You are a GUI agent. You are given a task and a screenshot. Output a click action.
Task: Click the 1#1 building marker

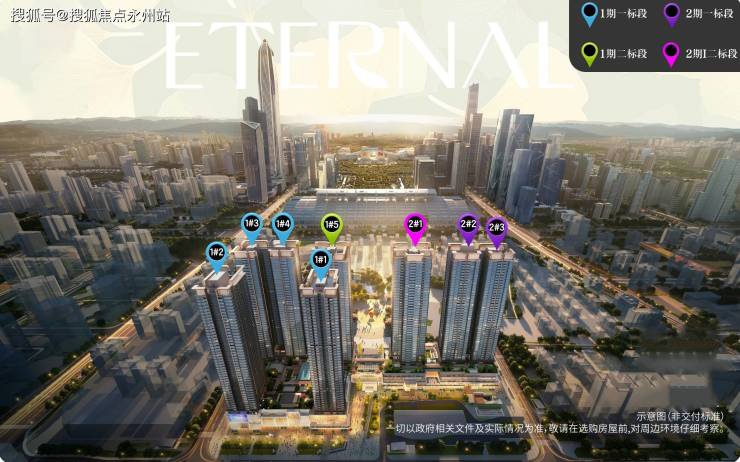321,261
